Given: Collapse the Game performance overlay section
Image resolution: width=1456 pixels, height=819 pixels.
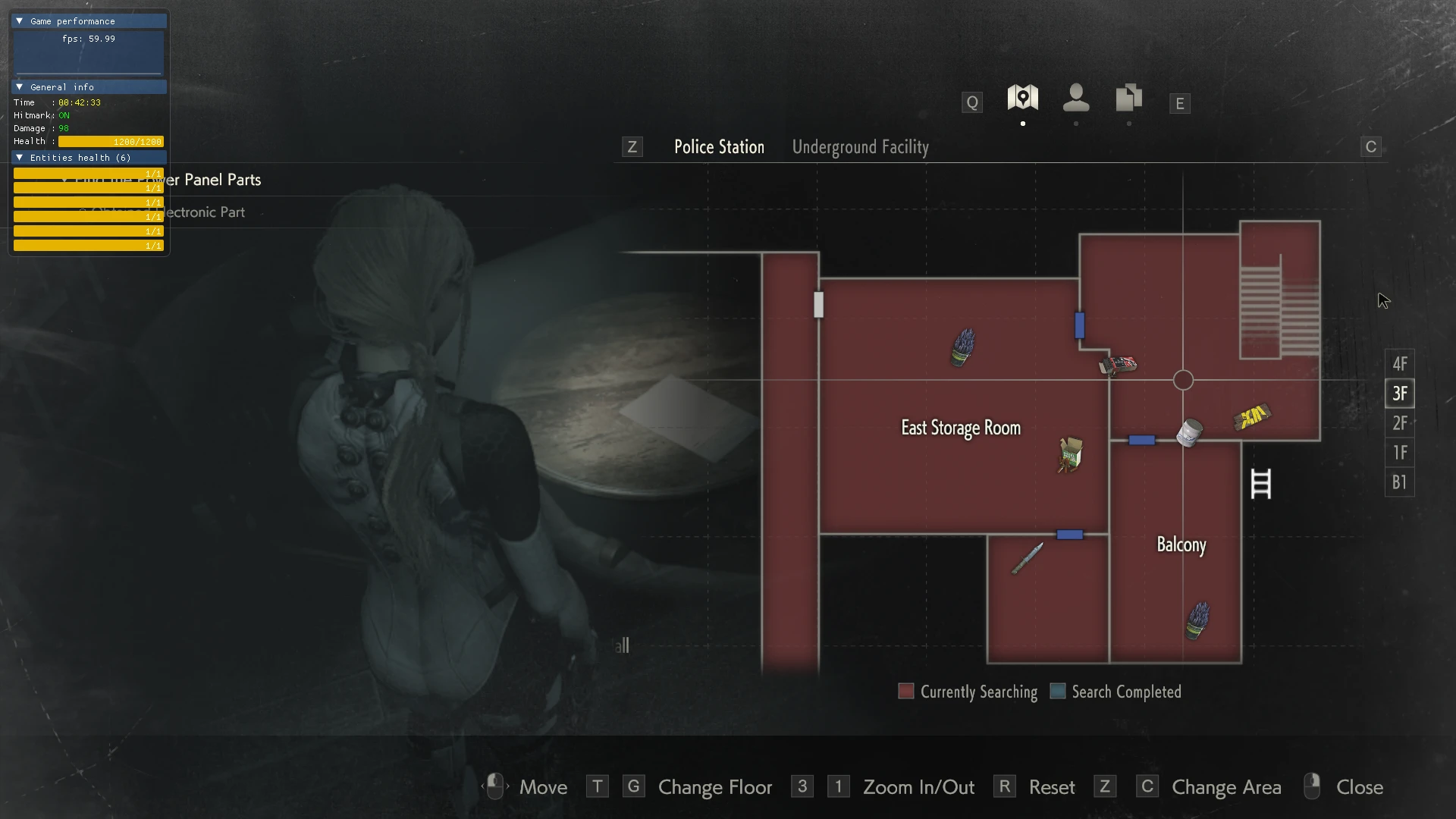Looking at the screenshot, I should [20, 21].
